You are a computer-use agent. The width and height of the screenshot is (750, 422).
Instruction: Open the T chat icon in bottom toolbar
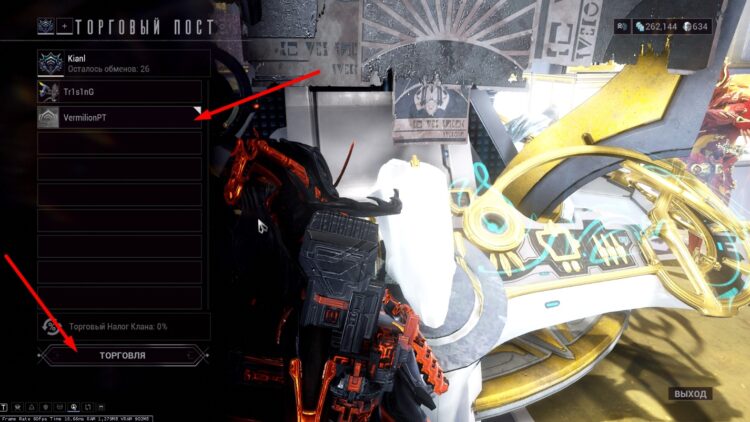click(6, 407)
